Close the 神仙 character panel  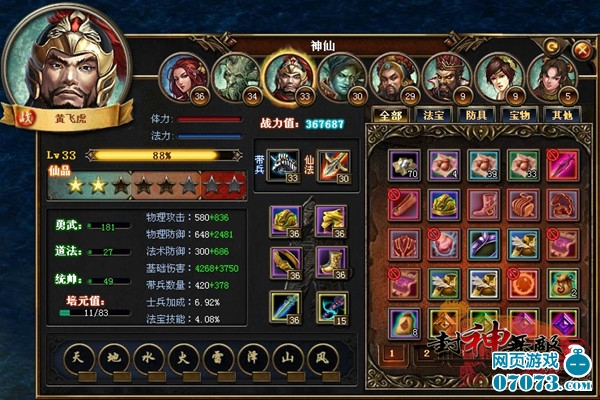pyautogui.click(x=581, y=47)
